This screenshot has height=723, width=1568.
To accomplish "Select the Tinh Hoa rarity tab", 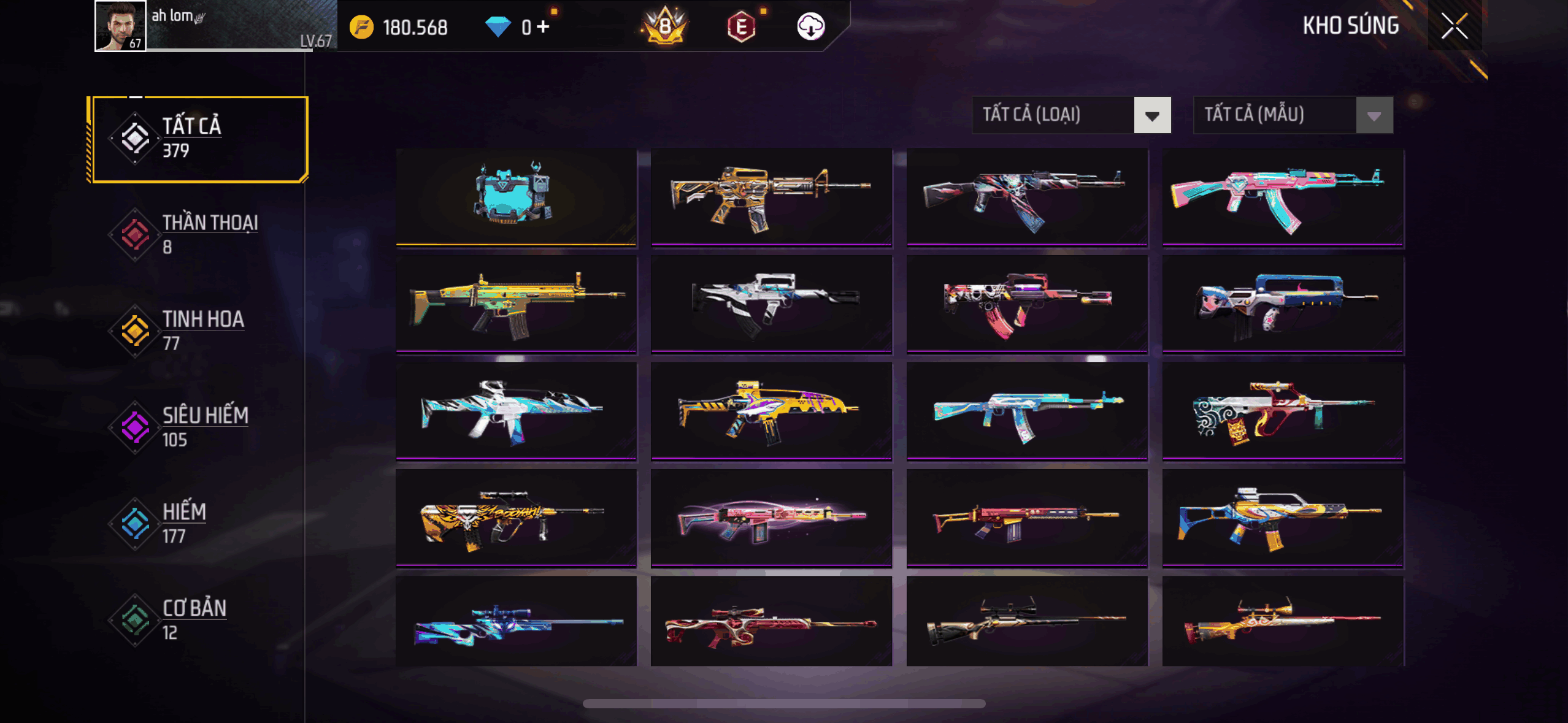I will coord(198,331).
